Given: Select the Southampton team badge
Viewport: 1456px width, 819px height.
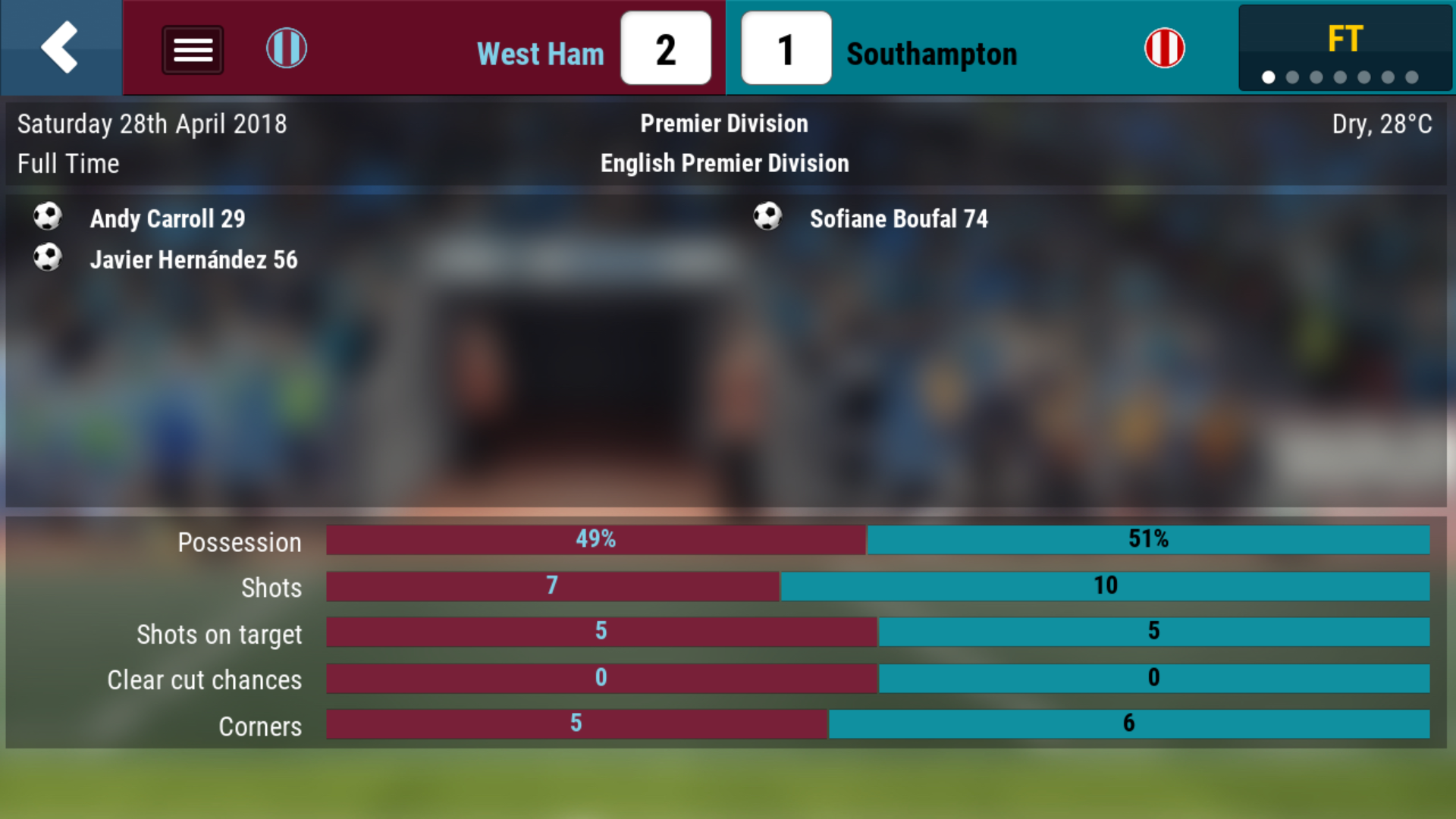Looking at the screenshot, I should pyautogui.click(x=1164, y=49).
